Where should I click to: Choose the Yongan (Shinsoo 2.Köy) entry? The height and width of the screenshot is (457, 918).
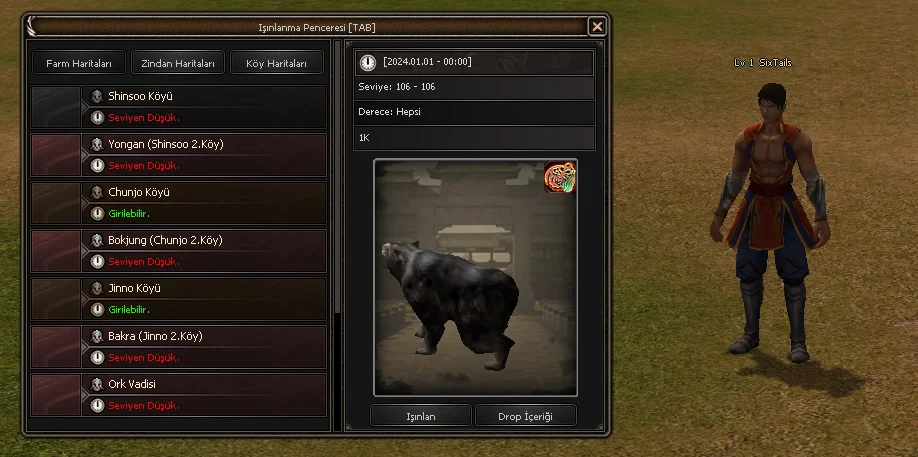pos(180,154)
